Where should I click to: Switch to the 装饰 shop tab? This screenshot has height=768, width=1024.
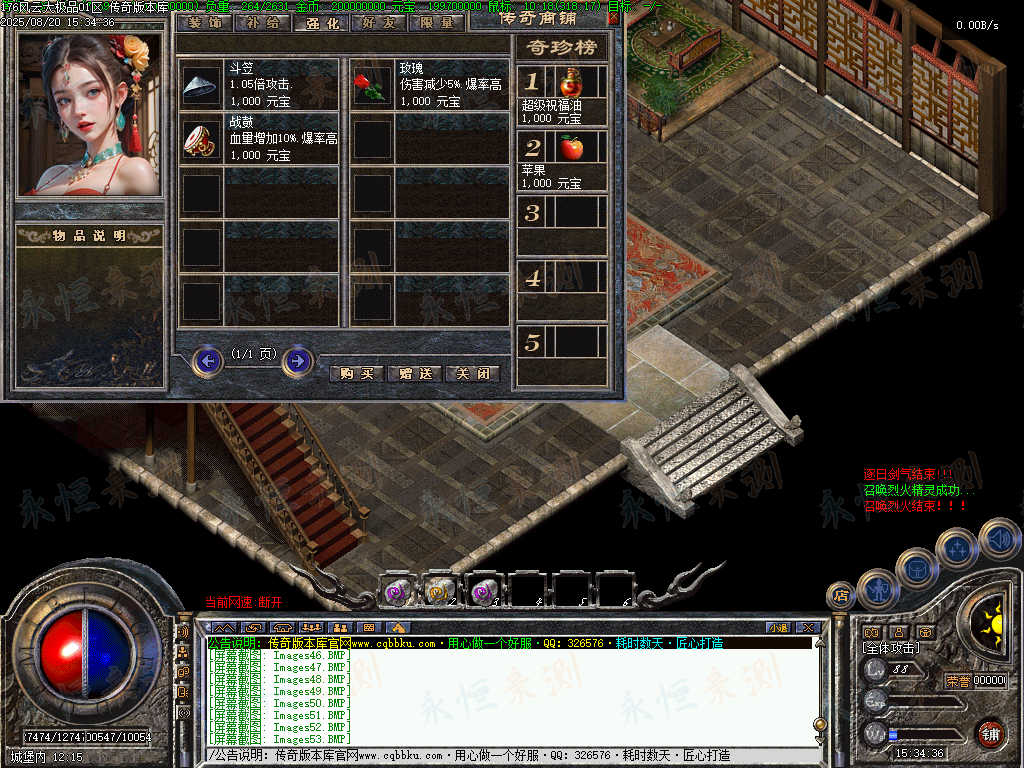point(204,22)
